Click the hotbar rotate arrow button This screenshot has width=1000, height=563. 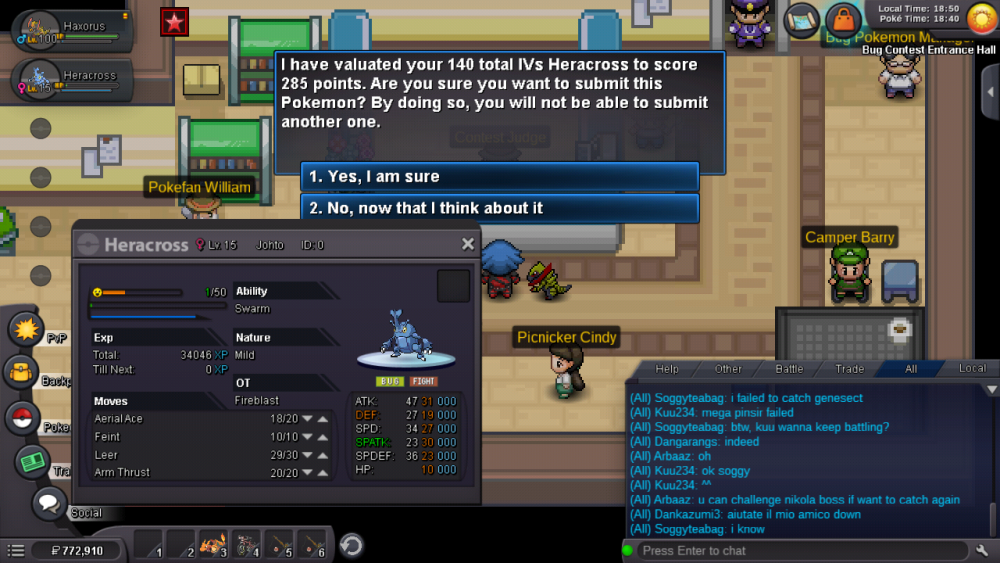[351, 546]
